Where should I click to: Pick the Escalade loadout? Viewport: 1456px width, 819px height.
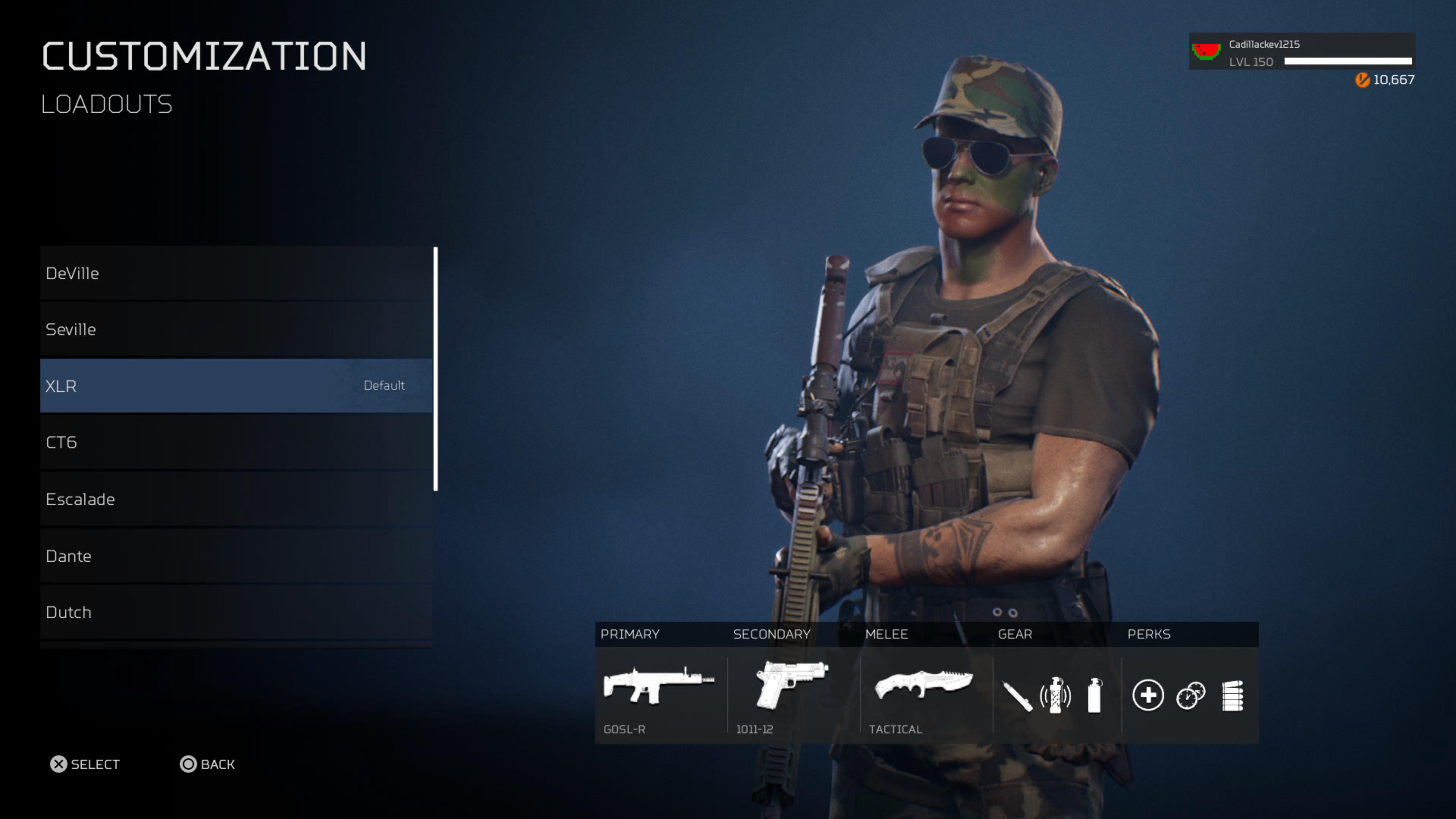click(x=236, y=499)
